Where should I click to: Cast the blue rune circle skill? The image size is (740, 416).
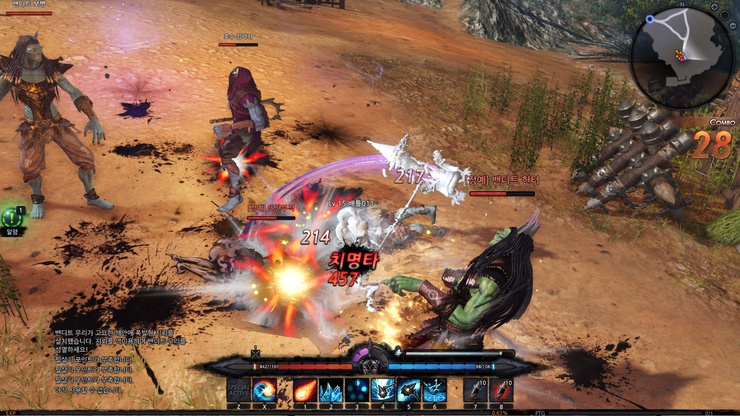pos(435,389)
